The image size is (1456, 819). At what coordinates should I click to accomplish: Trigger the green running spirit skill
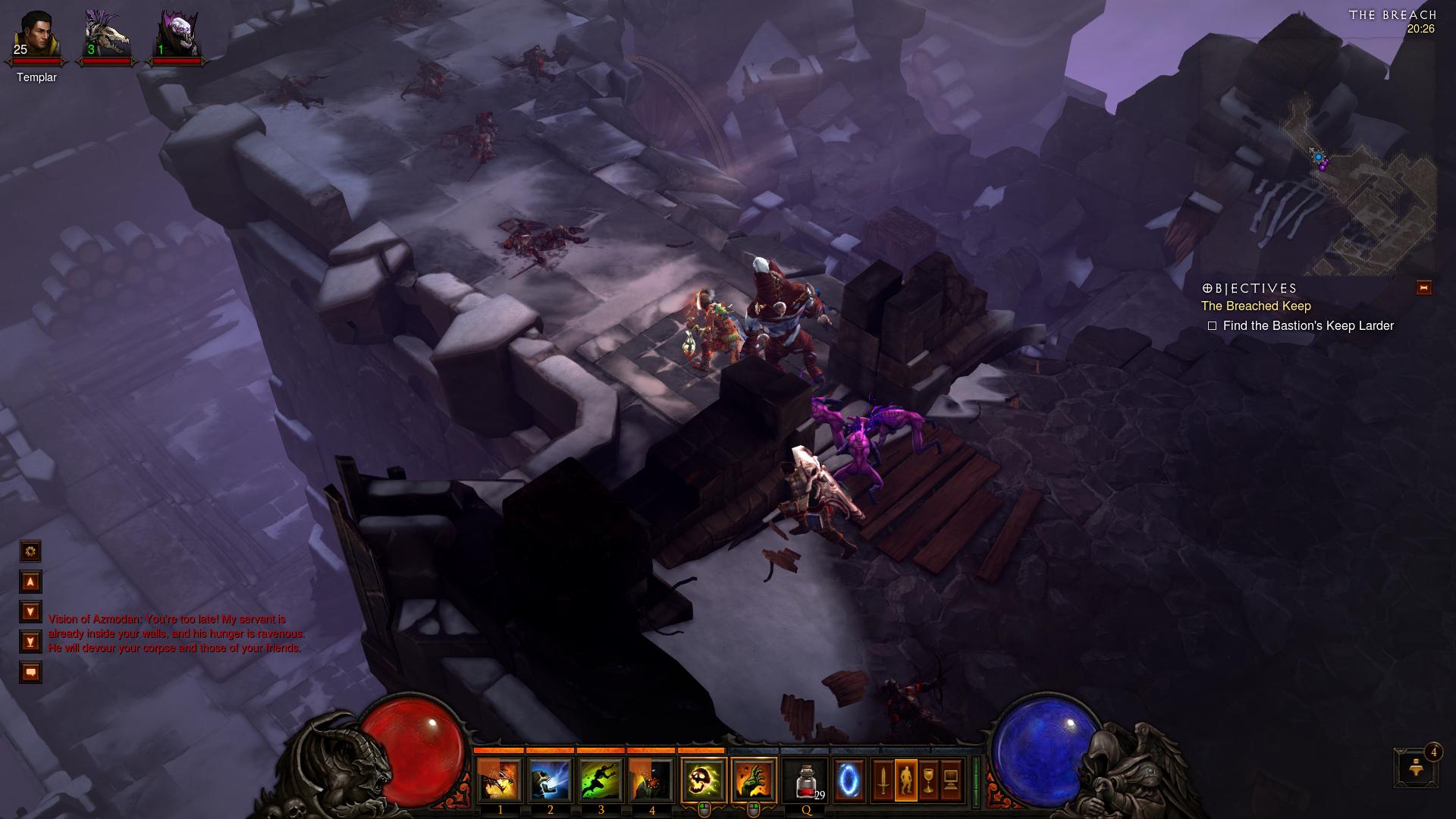coord(601,780)
